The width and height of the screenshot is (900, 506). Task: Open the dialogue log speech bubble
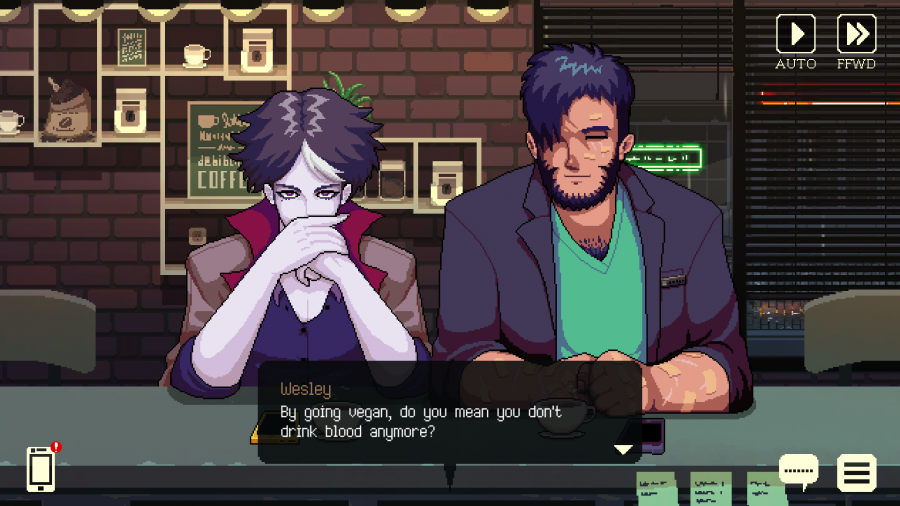point(798,470)
